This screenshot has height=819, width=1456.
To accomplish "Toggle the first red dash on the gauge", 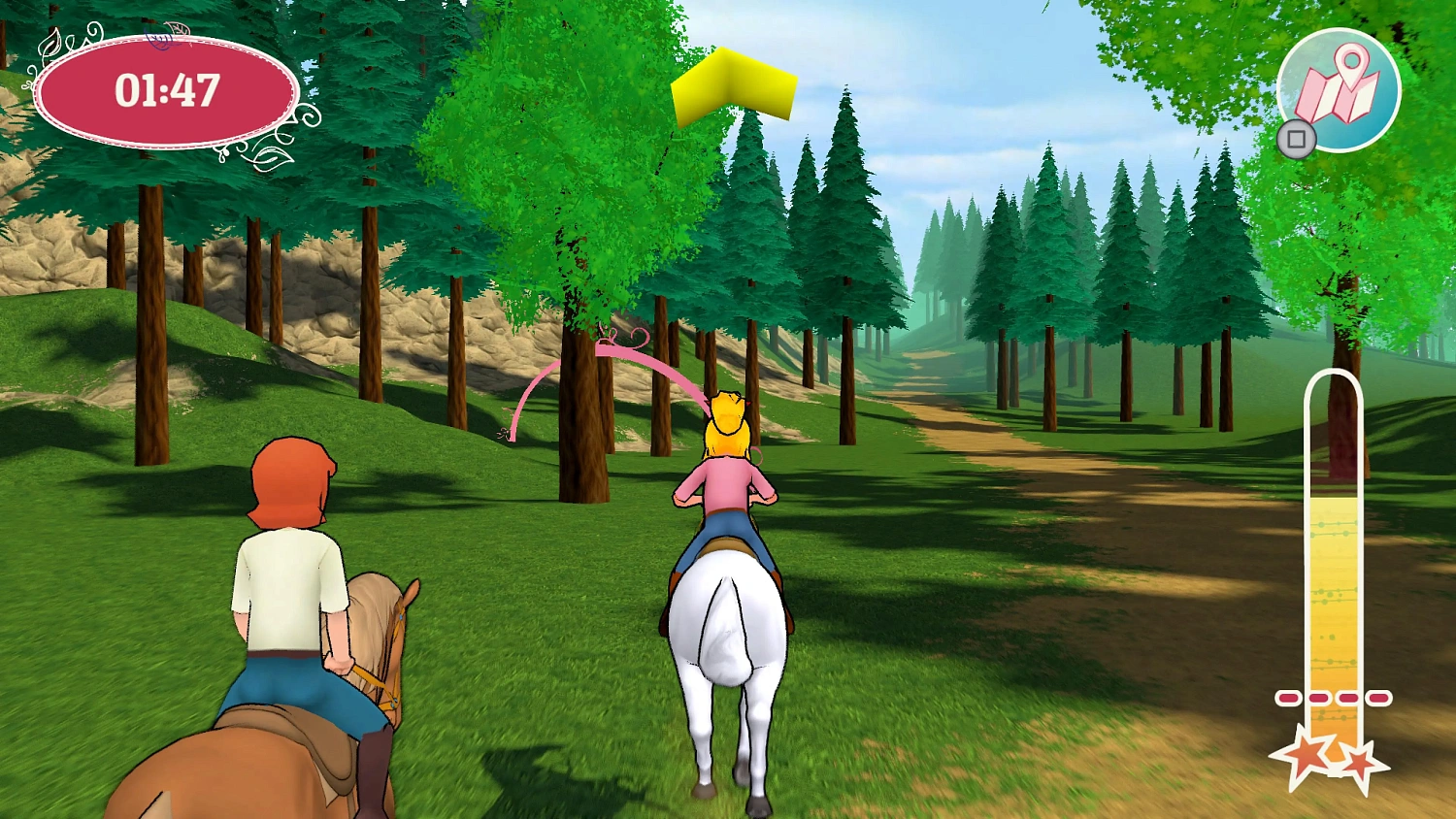I will (1288, 697).
